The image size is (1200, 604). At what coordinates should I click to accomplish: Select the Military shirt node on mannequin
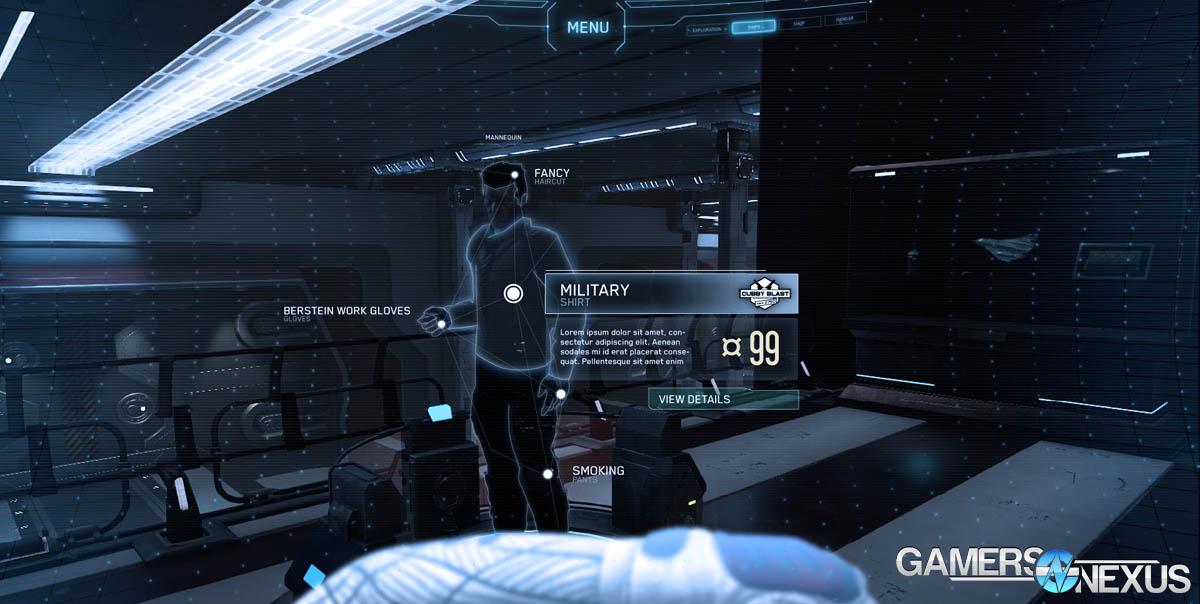(x=513, y=293)
